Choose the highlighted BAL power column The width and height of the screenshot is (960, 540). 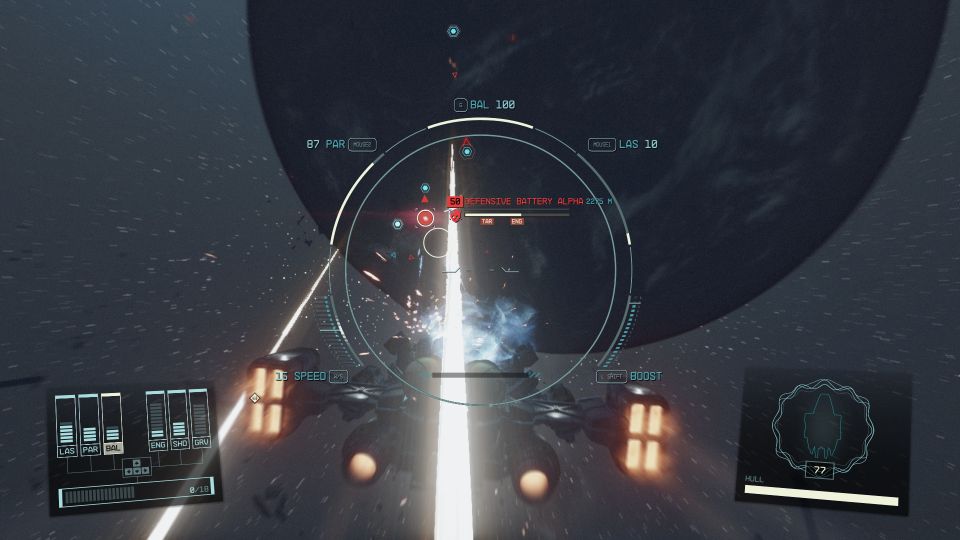[112, 421]
